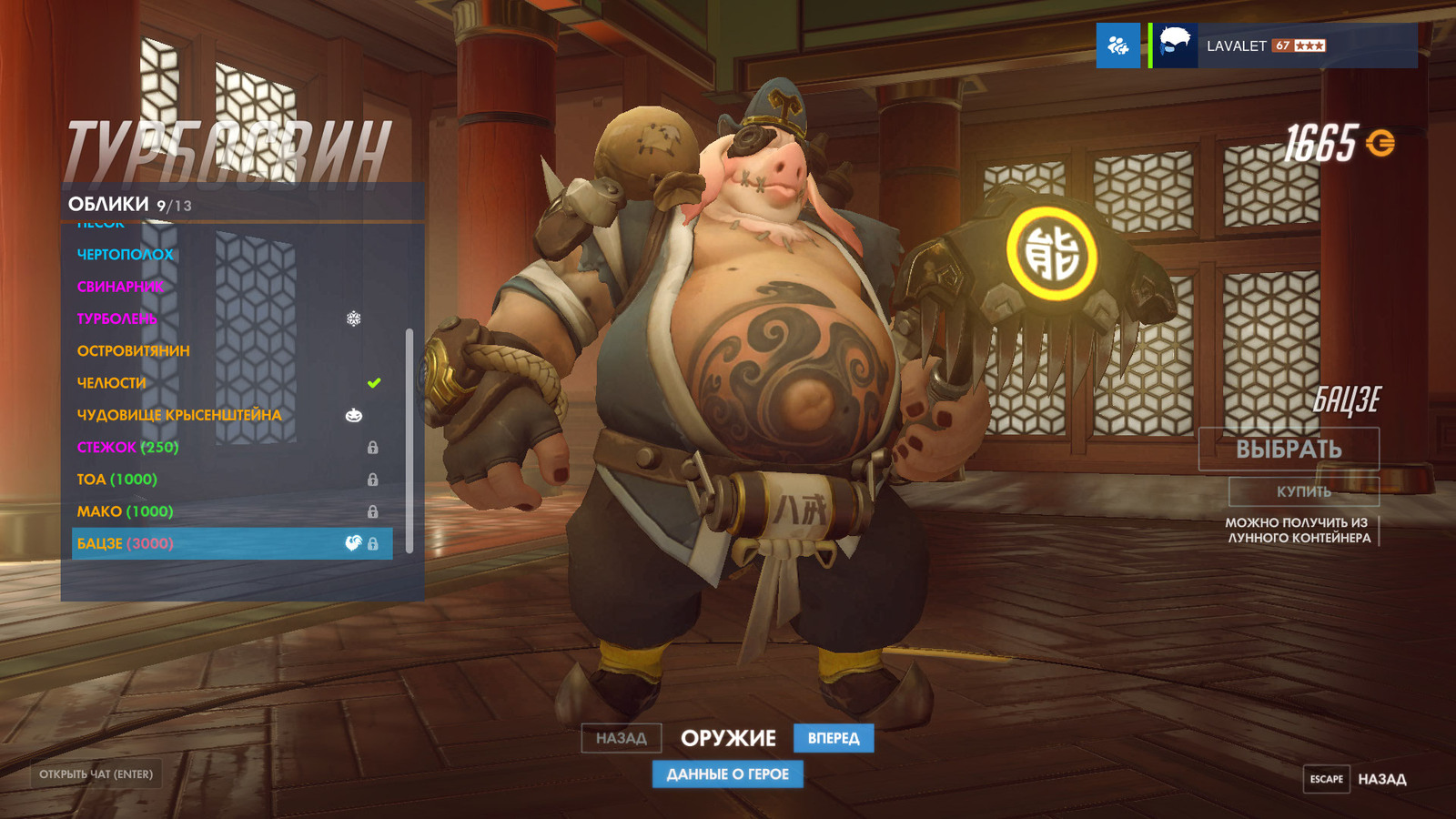Viewport: 1456px width, 819px height.
Task: Preview the locked Мако skin
Action: pyautogui.click(x=125, y=511)
